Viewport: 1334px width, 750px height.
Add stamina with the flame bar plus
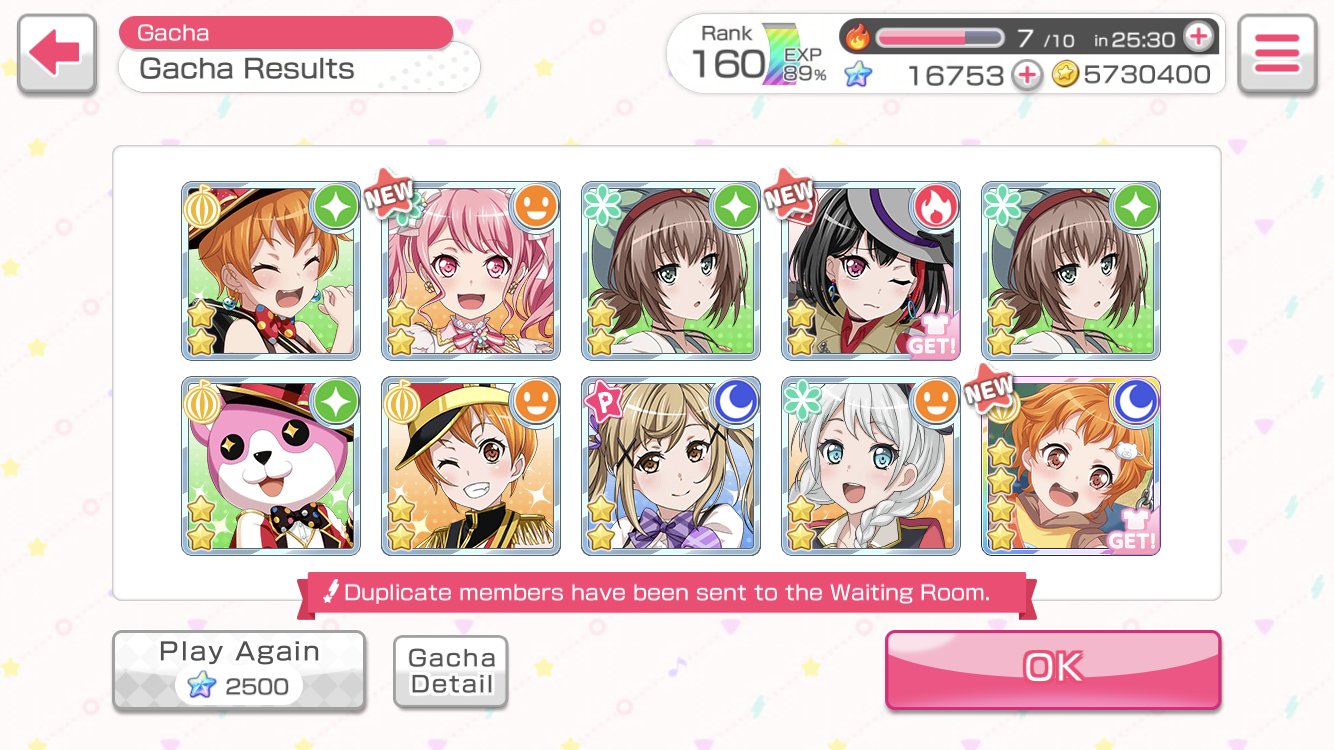point(1197,38)
